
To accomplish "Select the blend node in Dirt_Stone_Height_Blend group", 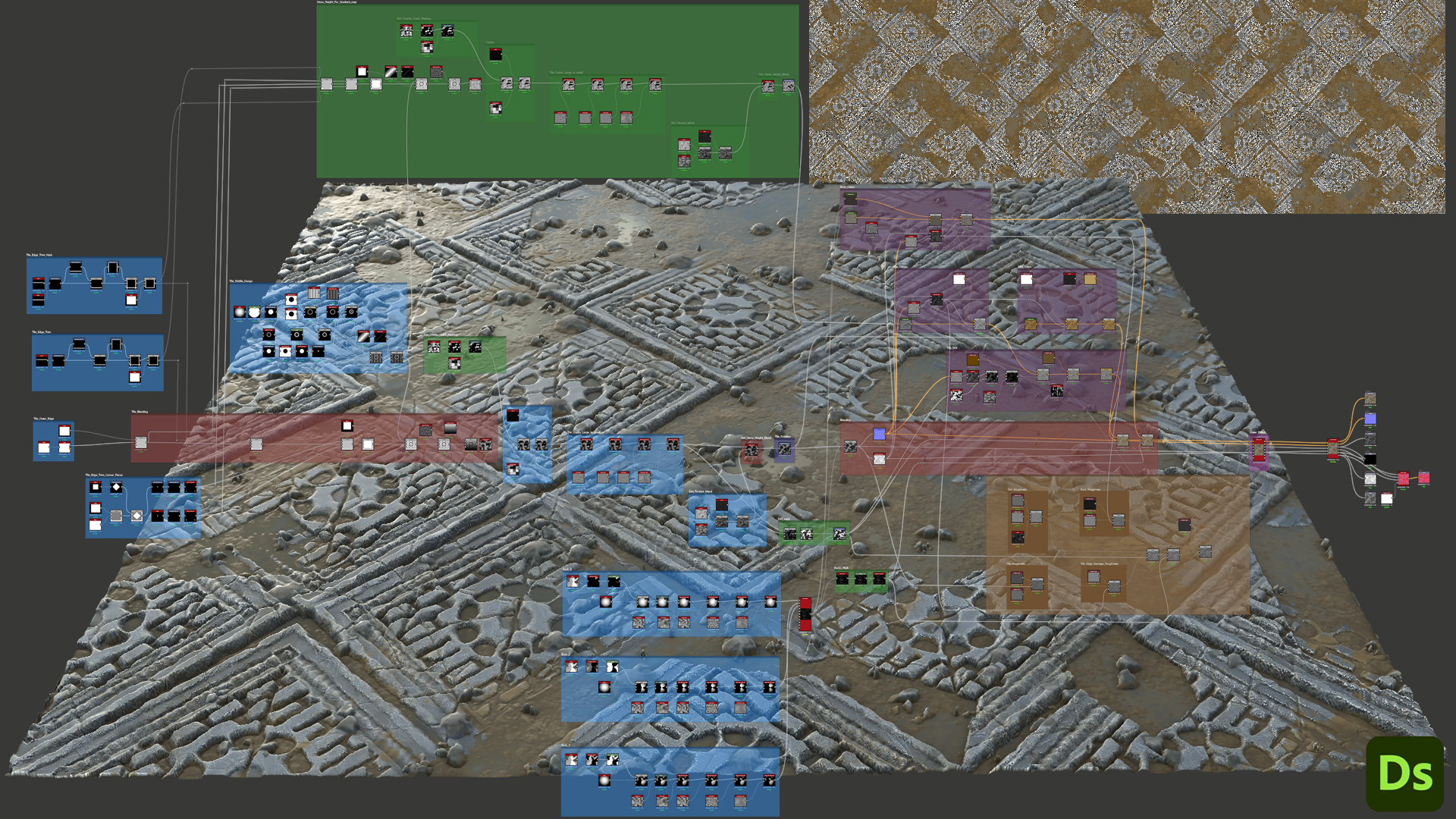I will [752, 450].
